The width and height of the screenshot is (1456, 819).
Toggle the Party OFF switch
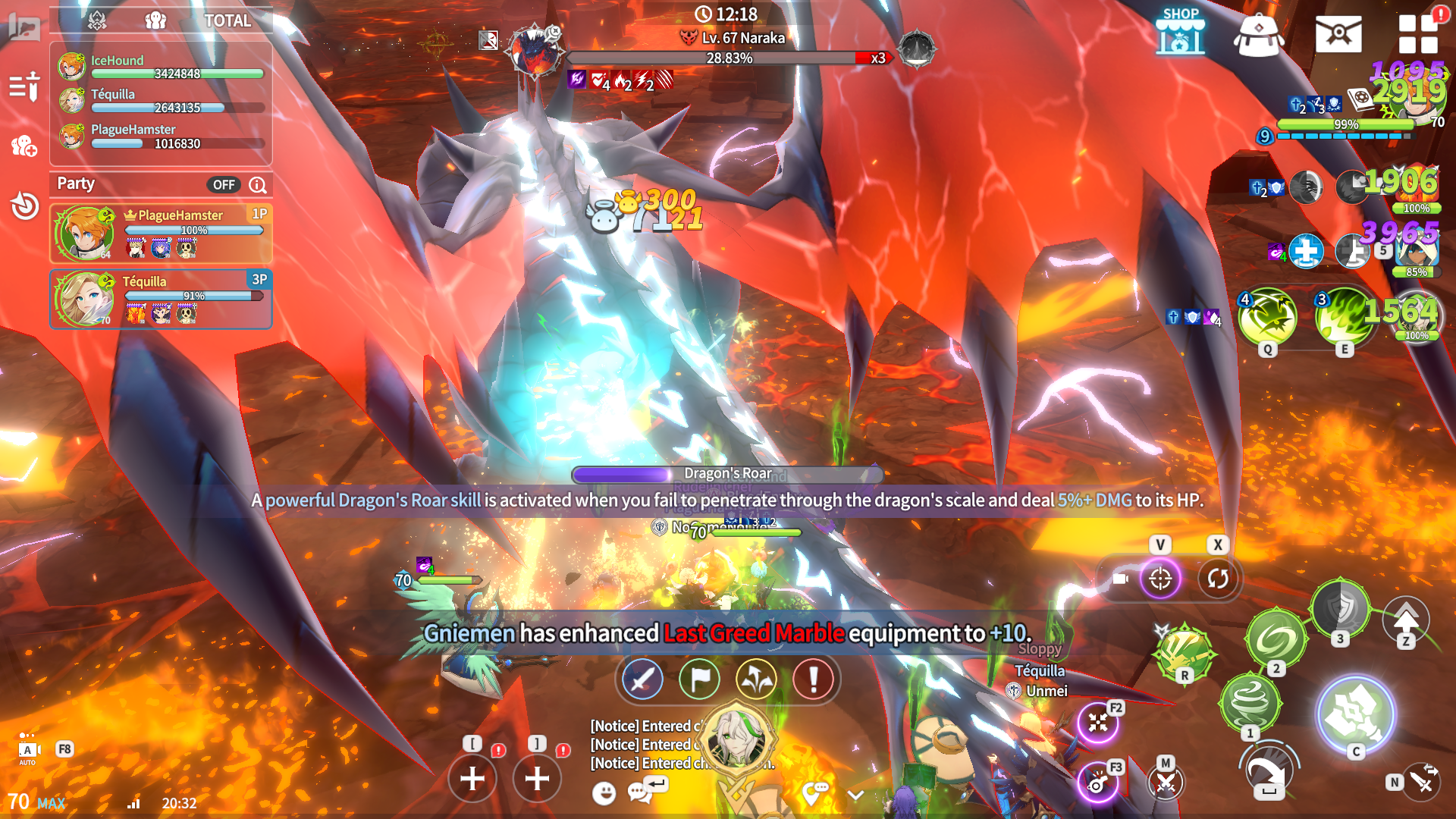point(223,184)
